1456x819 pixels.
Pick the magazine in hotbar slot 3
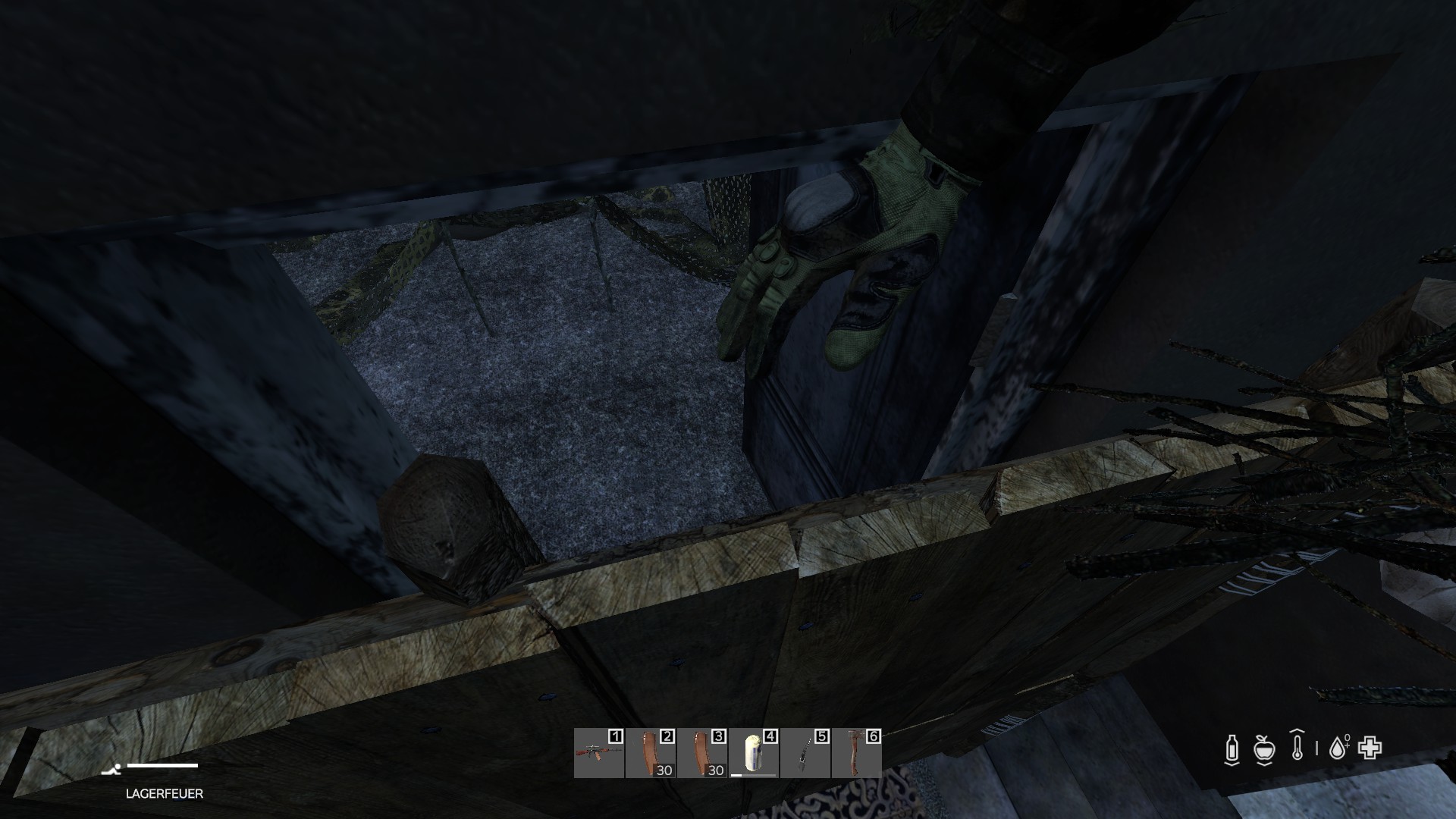click(702, 753)
